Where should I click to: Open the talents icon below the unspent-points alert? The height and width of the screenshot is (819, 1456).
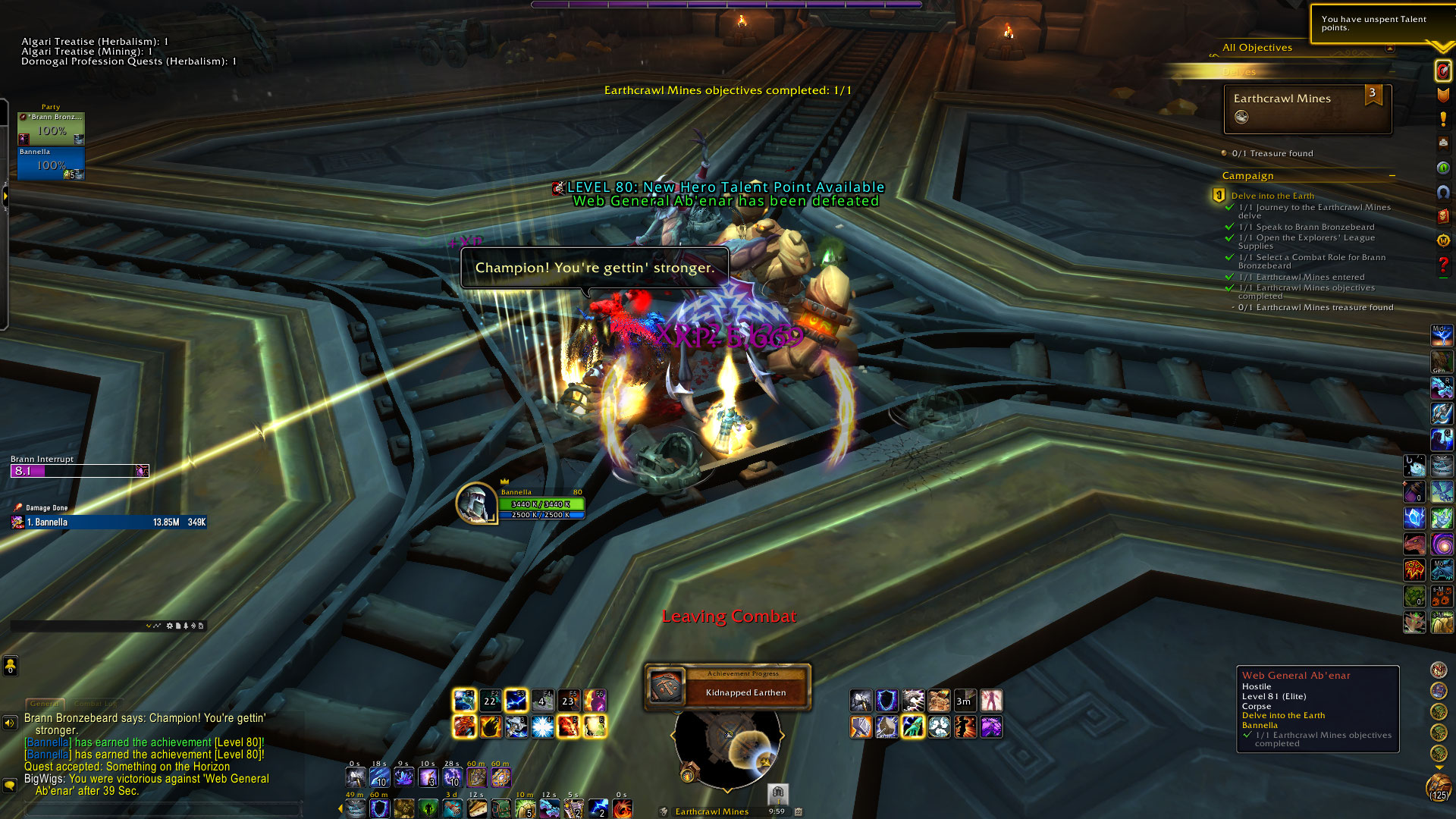(x=1442, y=71)
